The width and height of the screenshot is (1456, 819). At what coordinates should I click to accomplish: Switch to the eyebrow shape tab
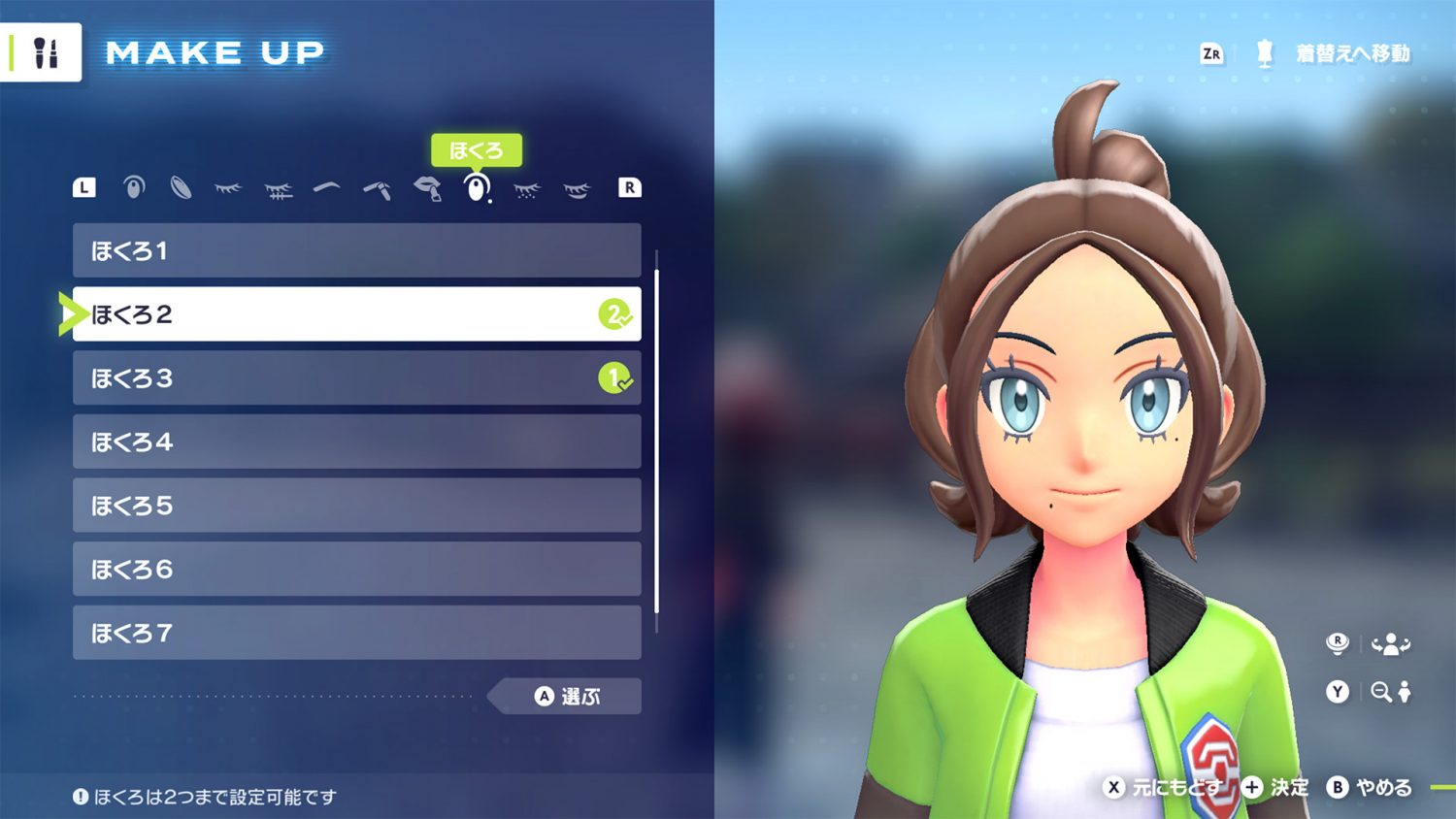coord(327,187)
